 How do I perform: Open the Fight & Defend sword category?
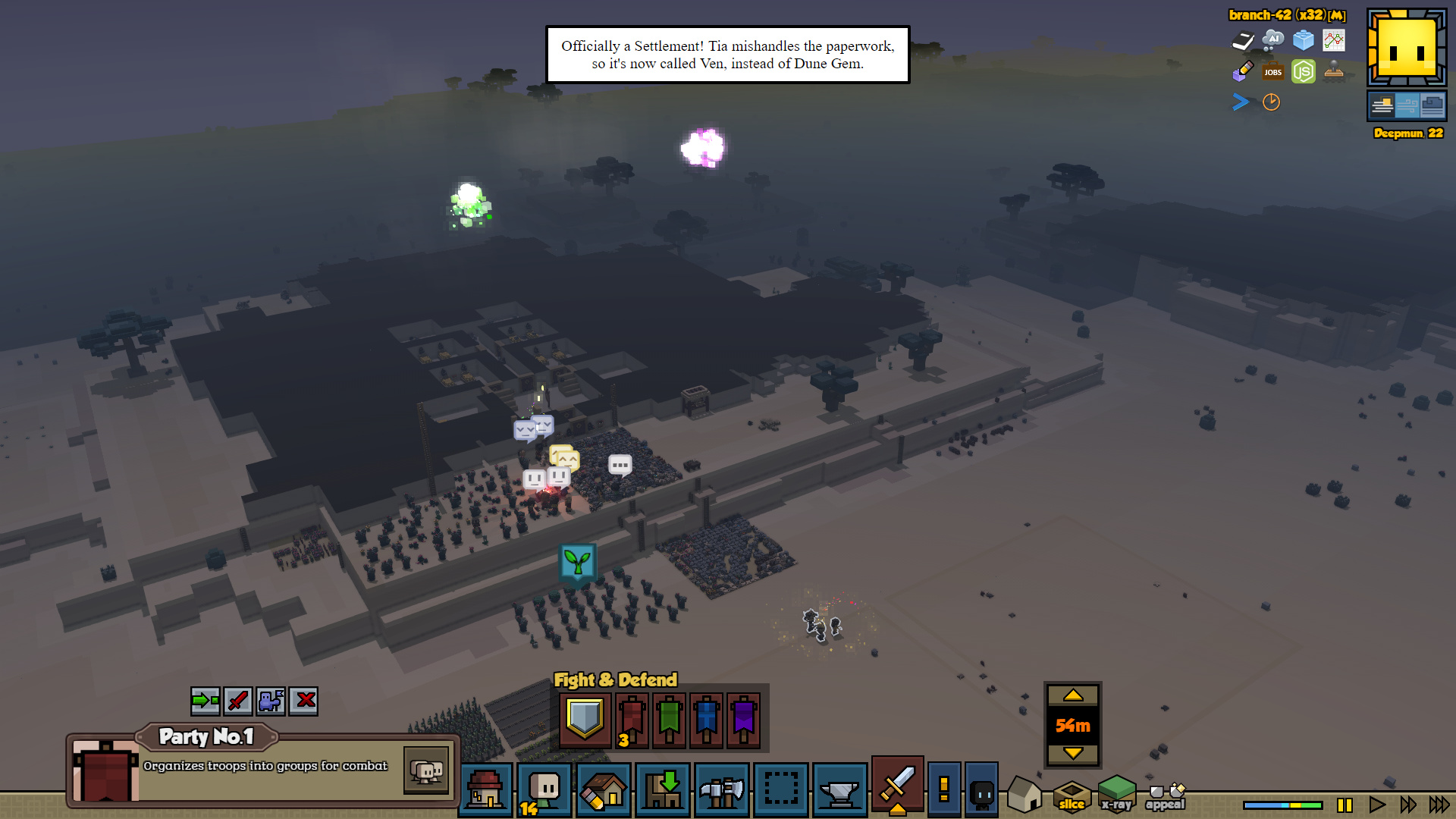coord(897,785)
